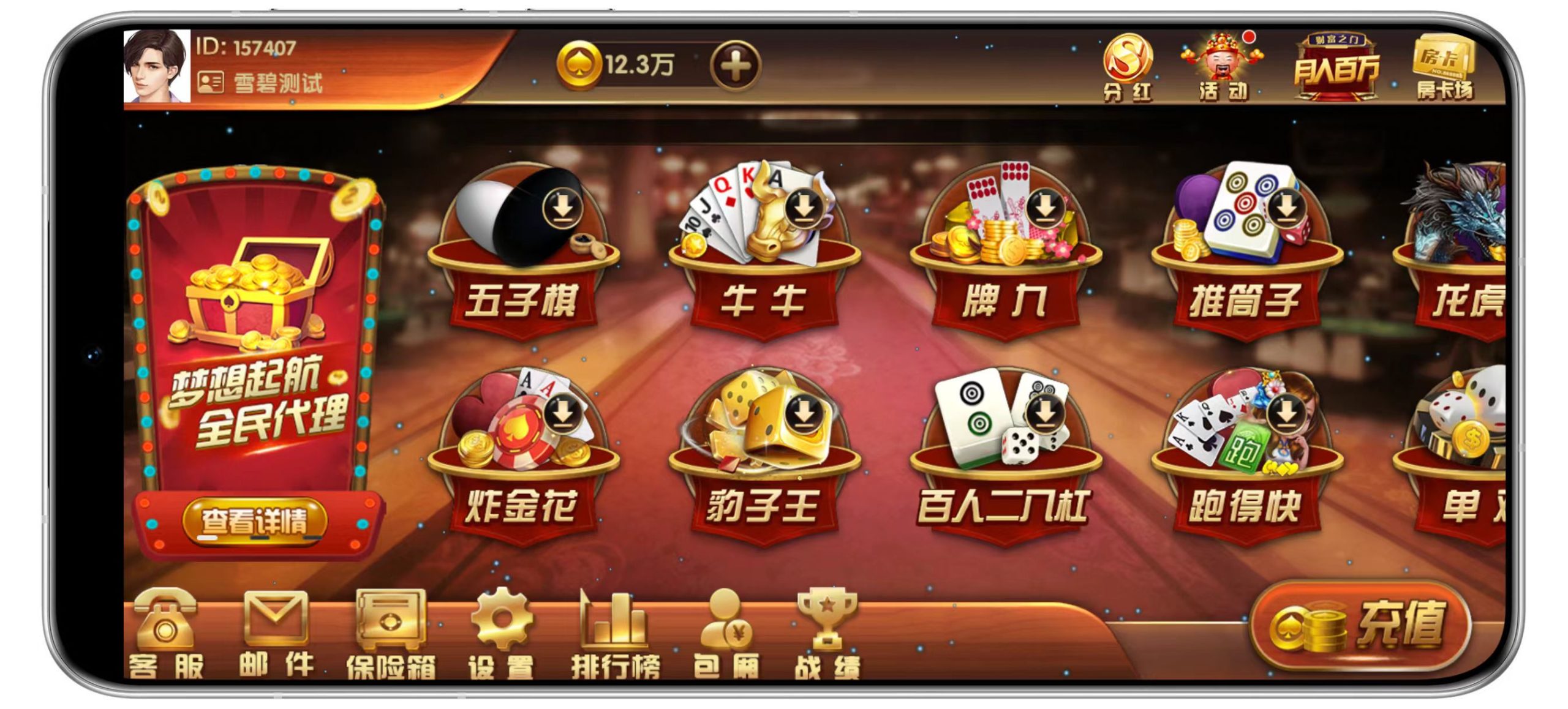Screen dimensions: 1568x709
Task: Open the player avatar of 雪碧测试
Action: pyautogui.click(x=156, y=67)
